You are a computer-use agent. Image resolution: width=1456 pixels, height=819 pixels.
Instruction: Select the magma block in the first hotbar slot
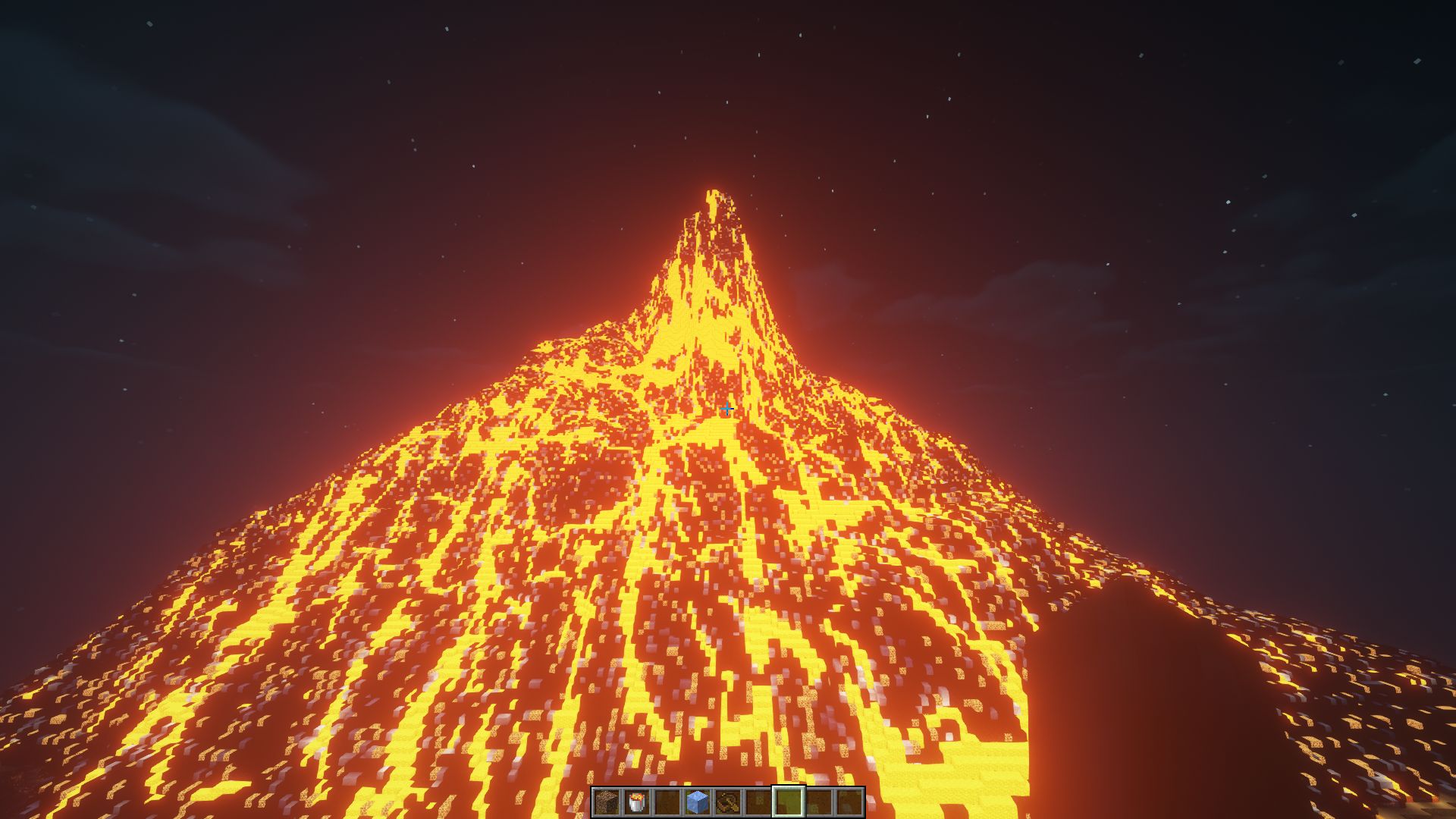607,801
